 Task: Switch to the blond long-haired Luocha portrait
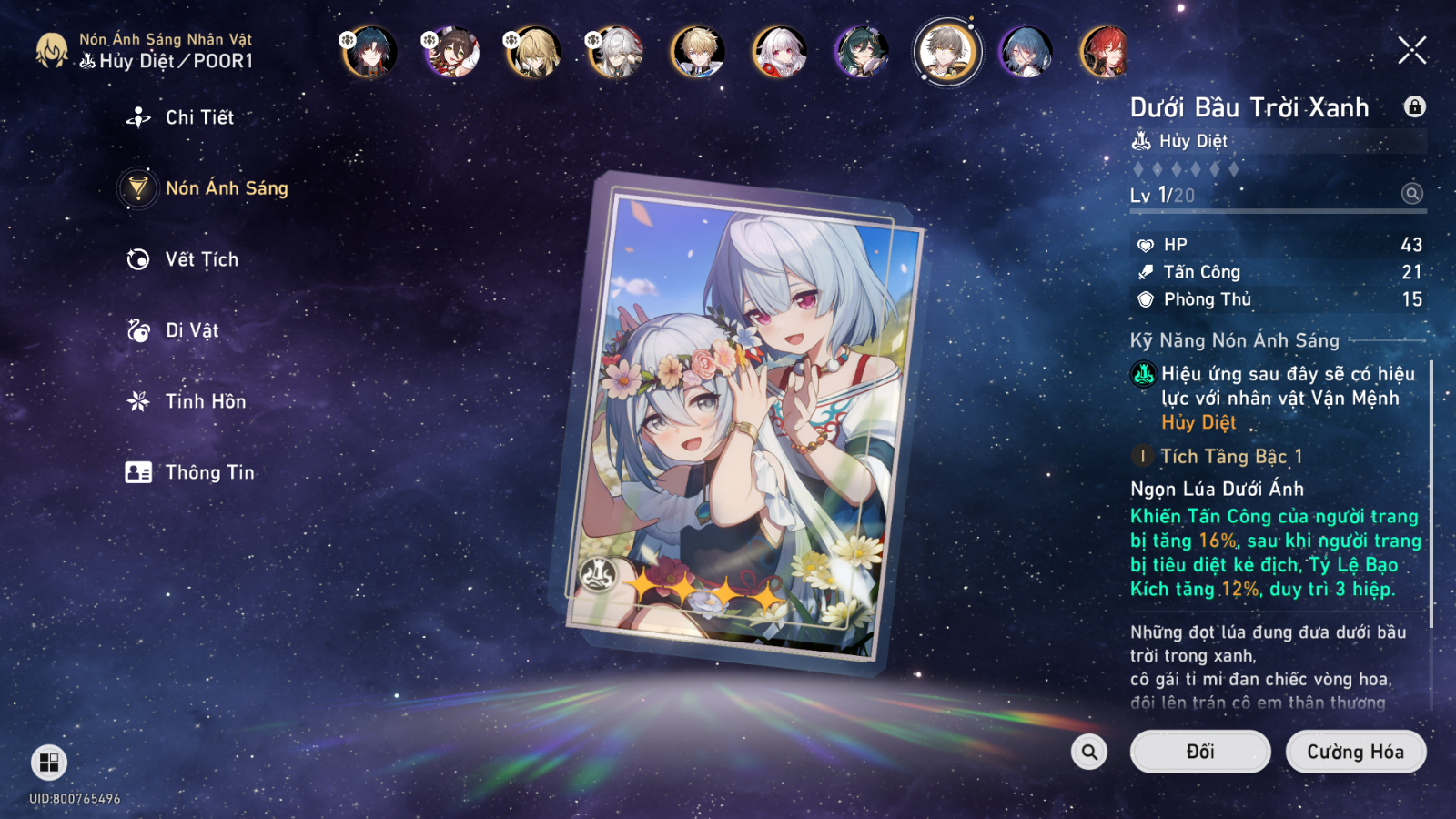pos(533,51)
